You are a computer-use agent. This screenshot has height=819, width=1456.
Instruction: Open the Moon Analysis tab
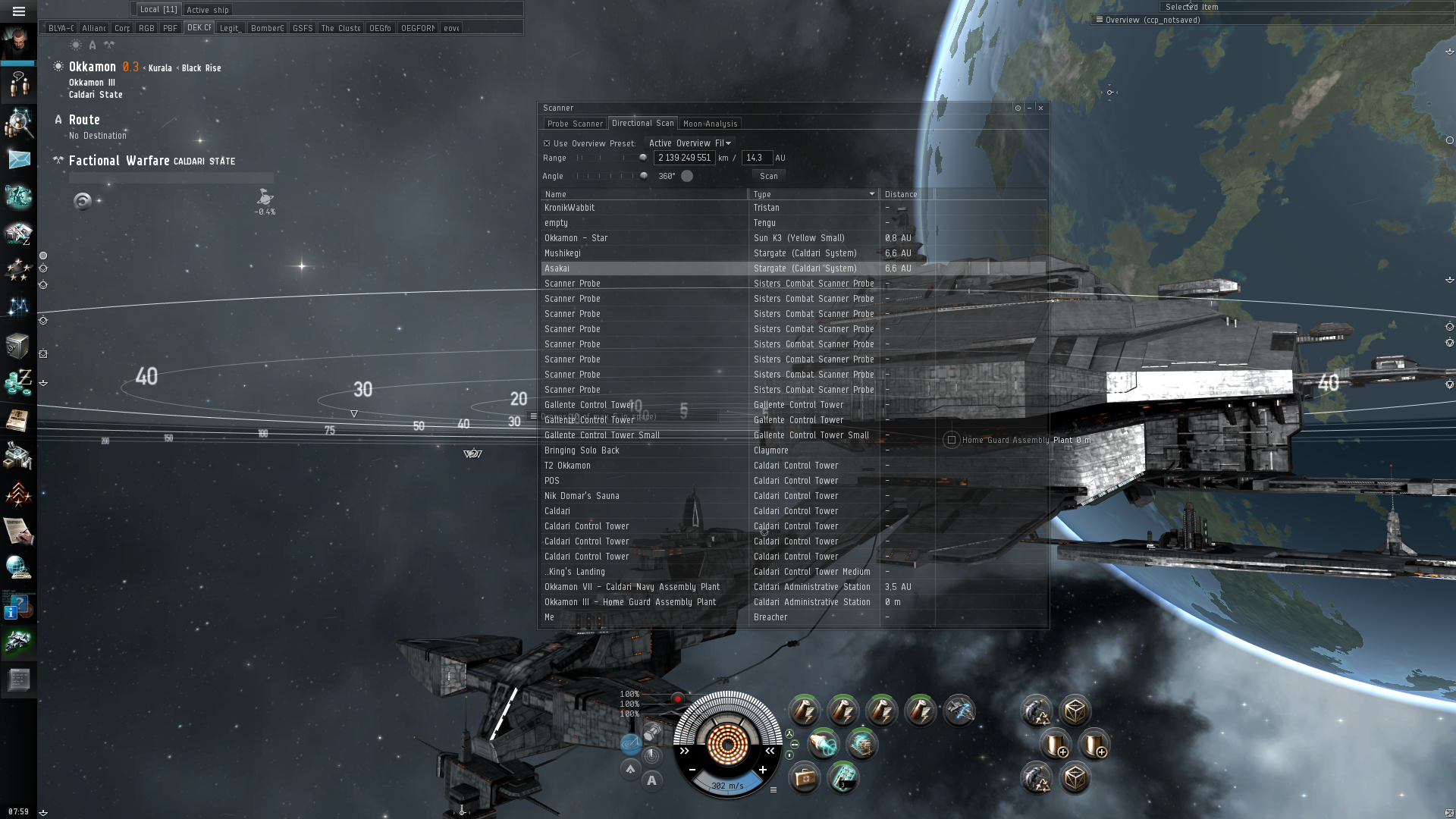710,124
